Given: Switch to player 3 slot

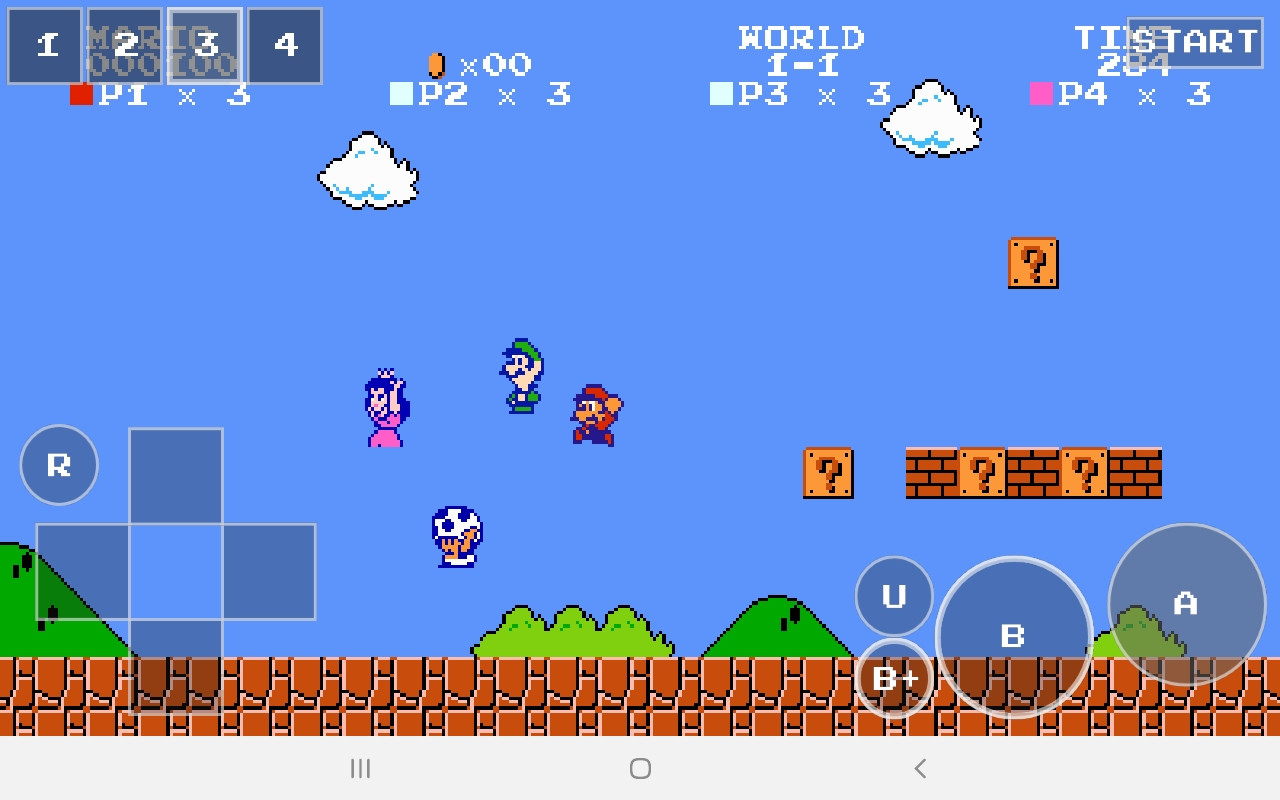Looking at the screenshot, I should coord(204,45).
